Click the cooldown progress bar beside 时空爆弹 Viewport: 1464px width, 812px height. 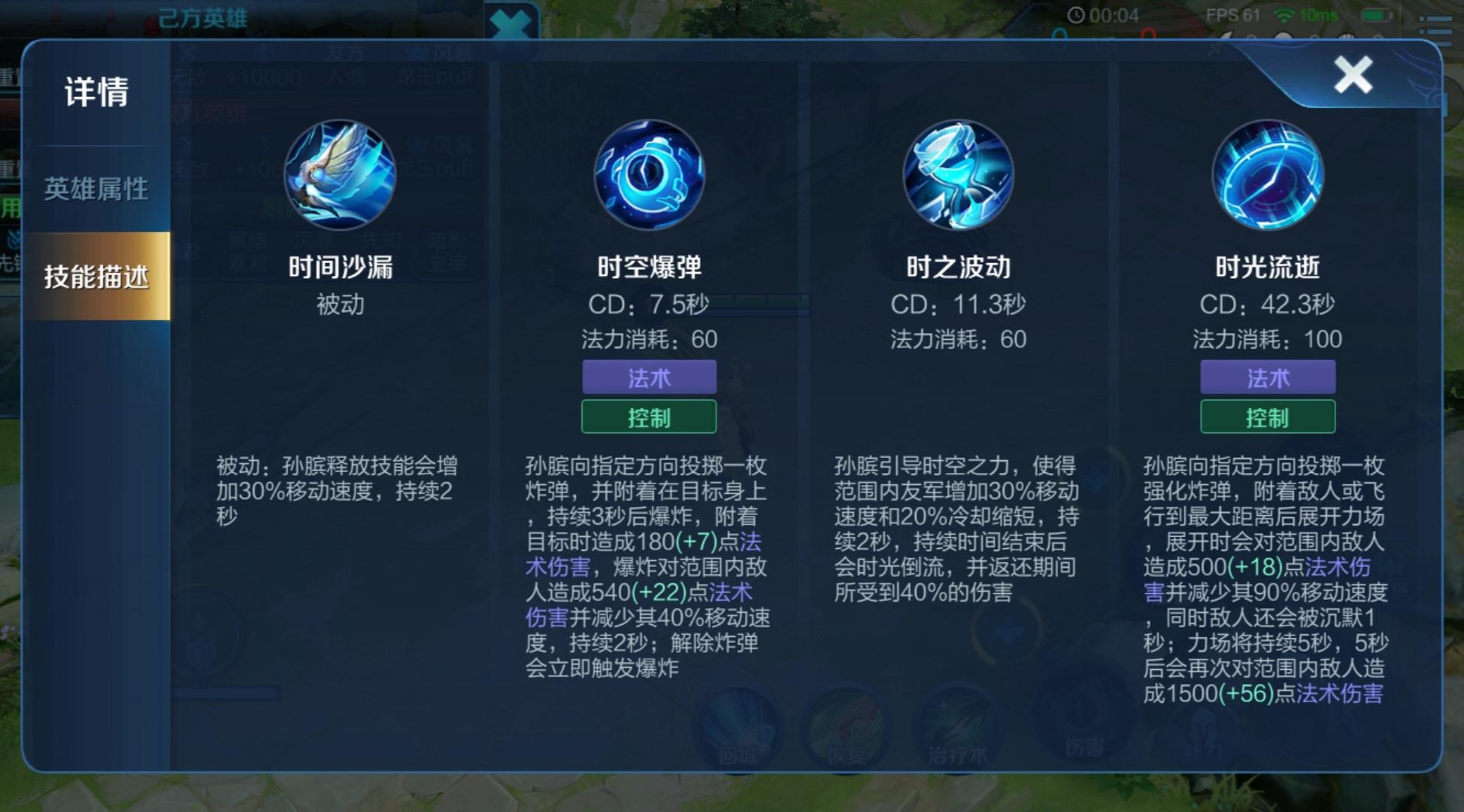tap(762, 304)
